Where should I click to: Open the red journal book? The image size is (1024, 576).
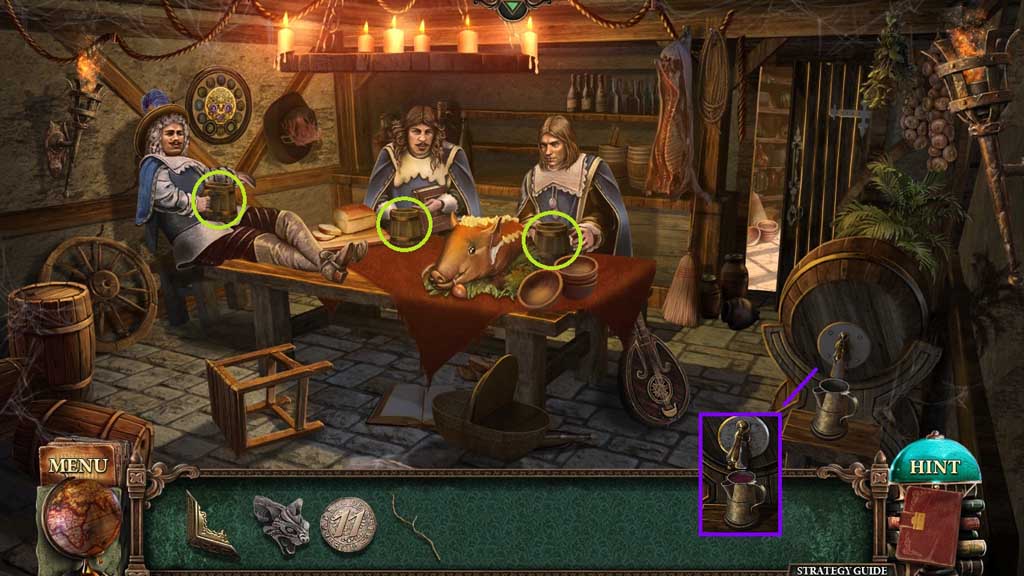[x=929, y=524]
